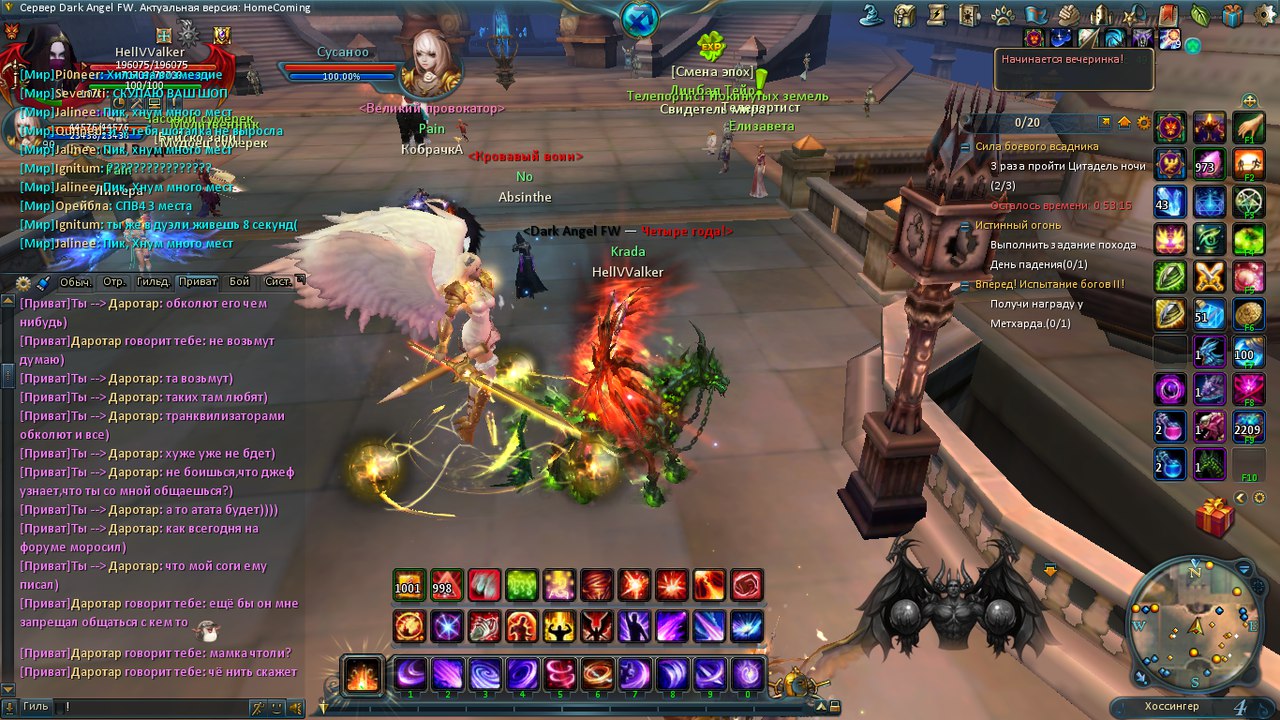
Task: Open the blue gift box menu
Action: [x=1233, y=15]
